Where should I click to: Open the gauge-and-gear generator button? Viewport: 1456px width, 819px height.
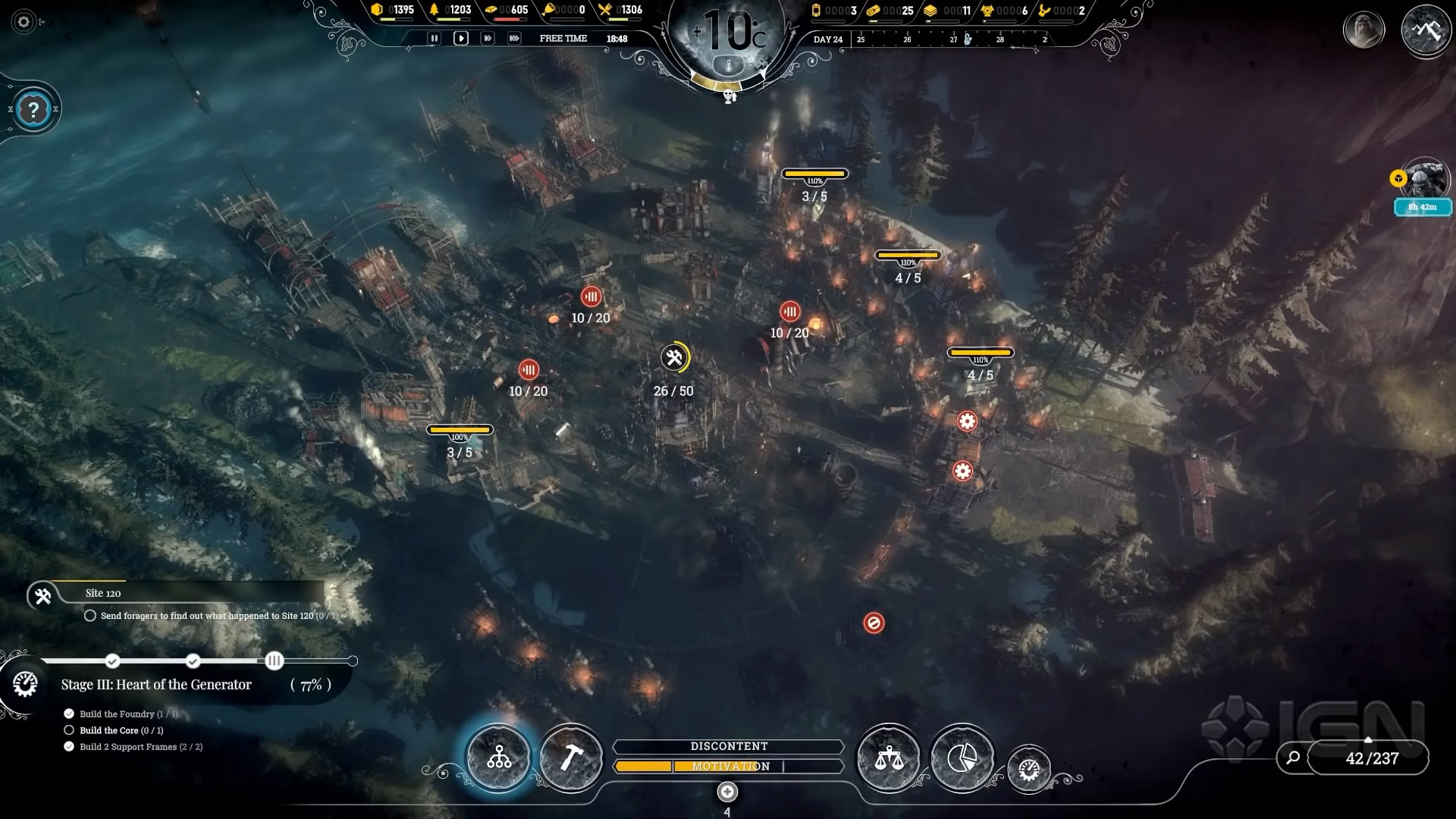(1028, 770)
